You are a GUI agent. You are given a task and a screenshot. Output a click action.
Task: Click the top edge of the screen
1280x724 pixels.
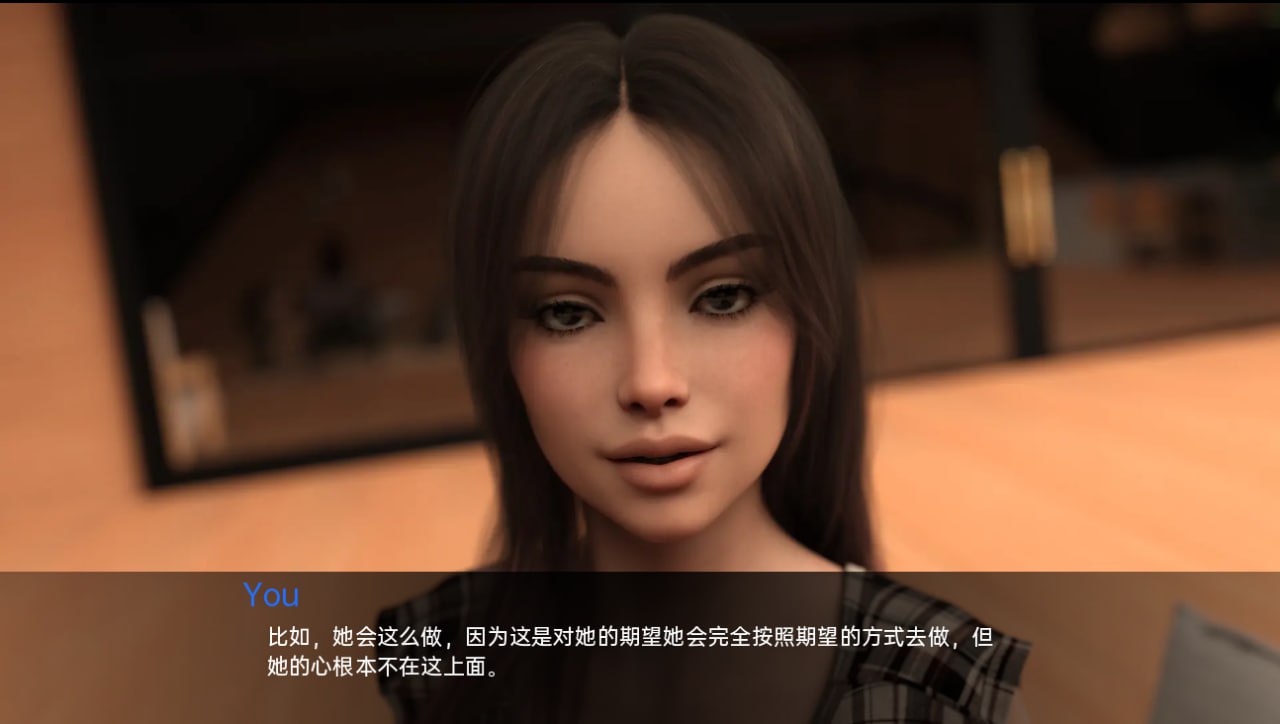click(x=640, y=5)
